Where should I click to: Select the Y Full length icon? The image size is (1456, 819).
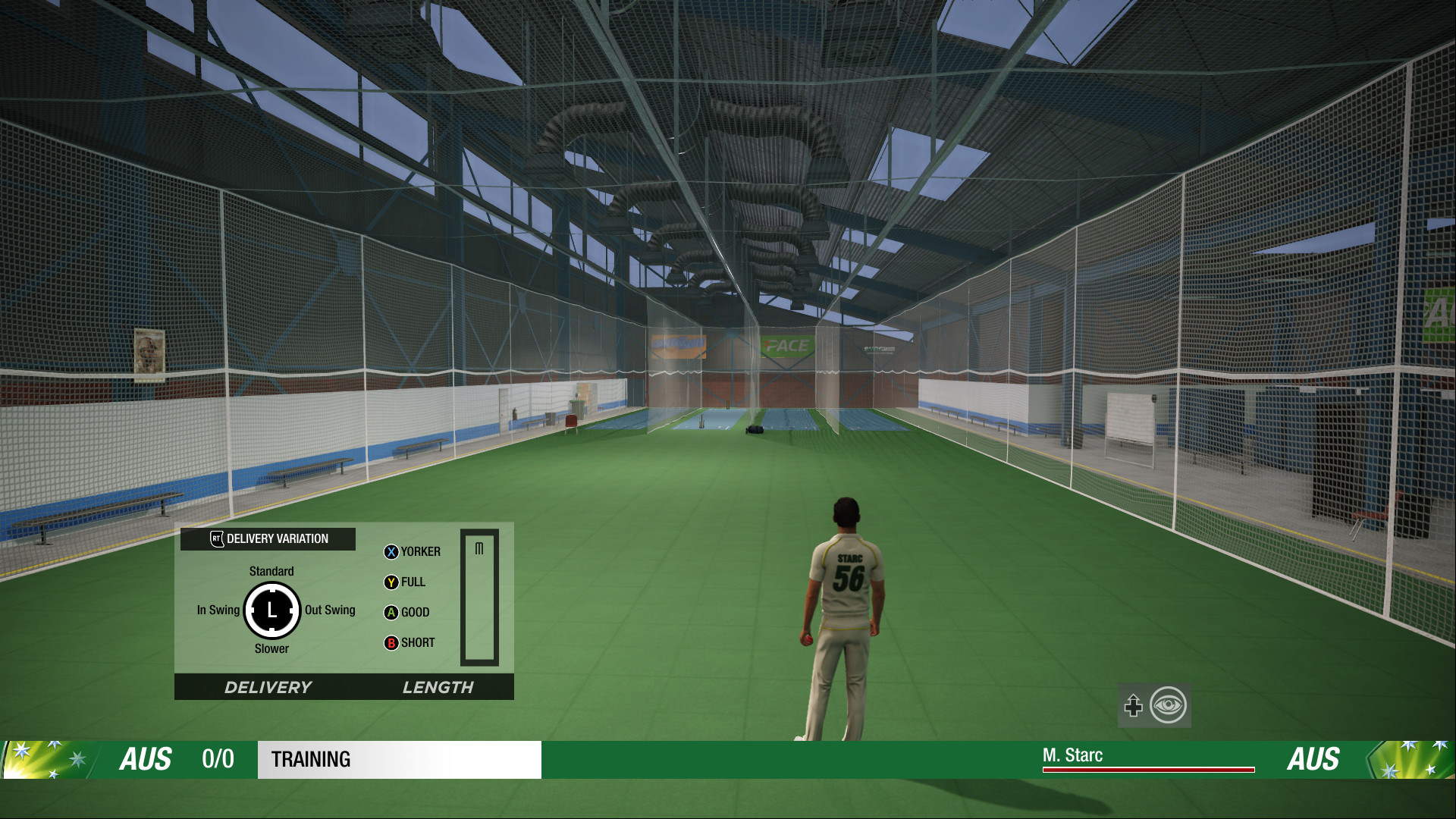pyautogui.click(x=391, y=582)
